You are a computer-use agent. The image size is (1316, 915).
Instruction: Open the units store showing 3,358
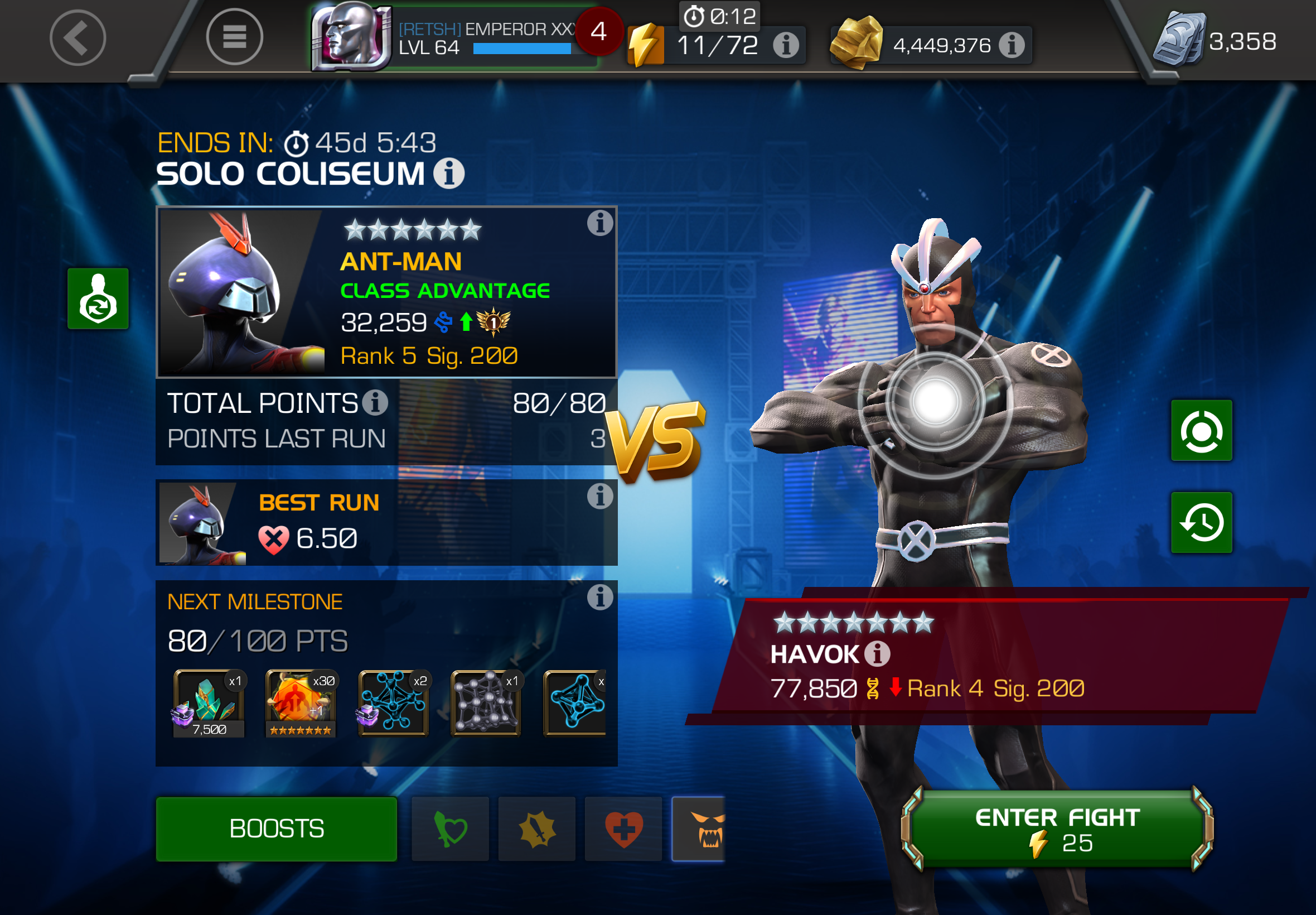[1215, 40]
